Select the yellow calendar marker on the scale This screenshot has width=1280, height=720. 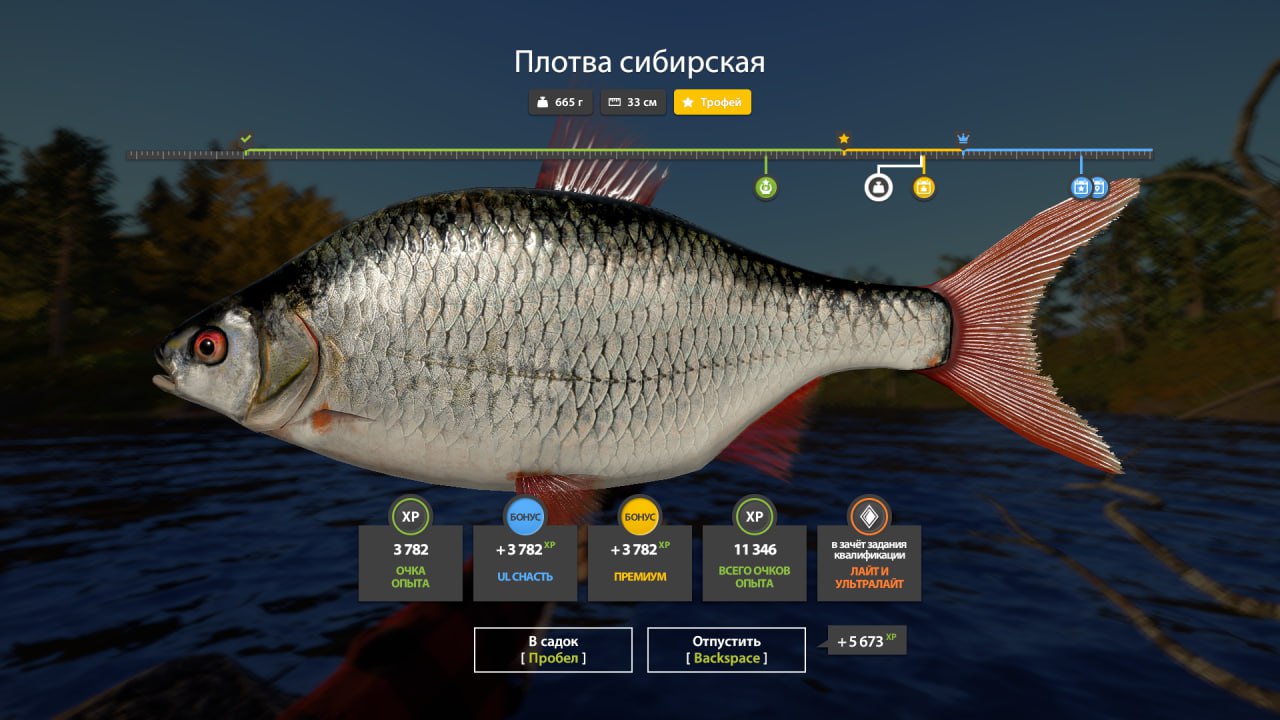pyautogui.click(x=924, y=187)
